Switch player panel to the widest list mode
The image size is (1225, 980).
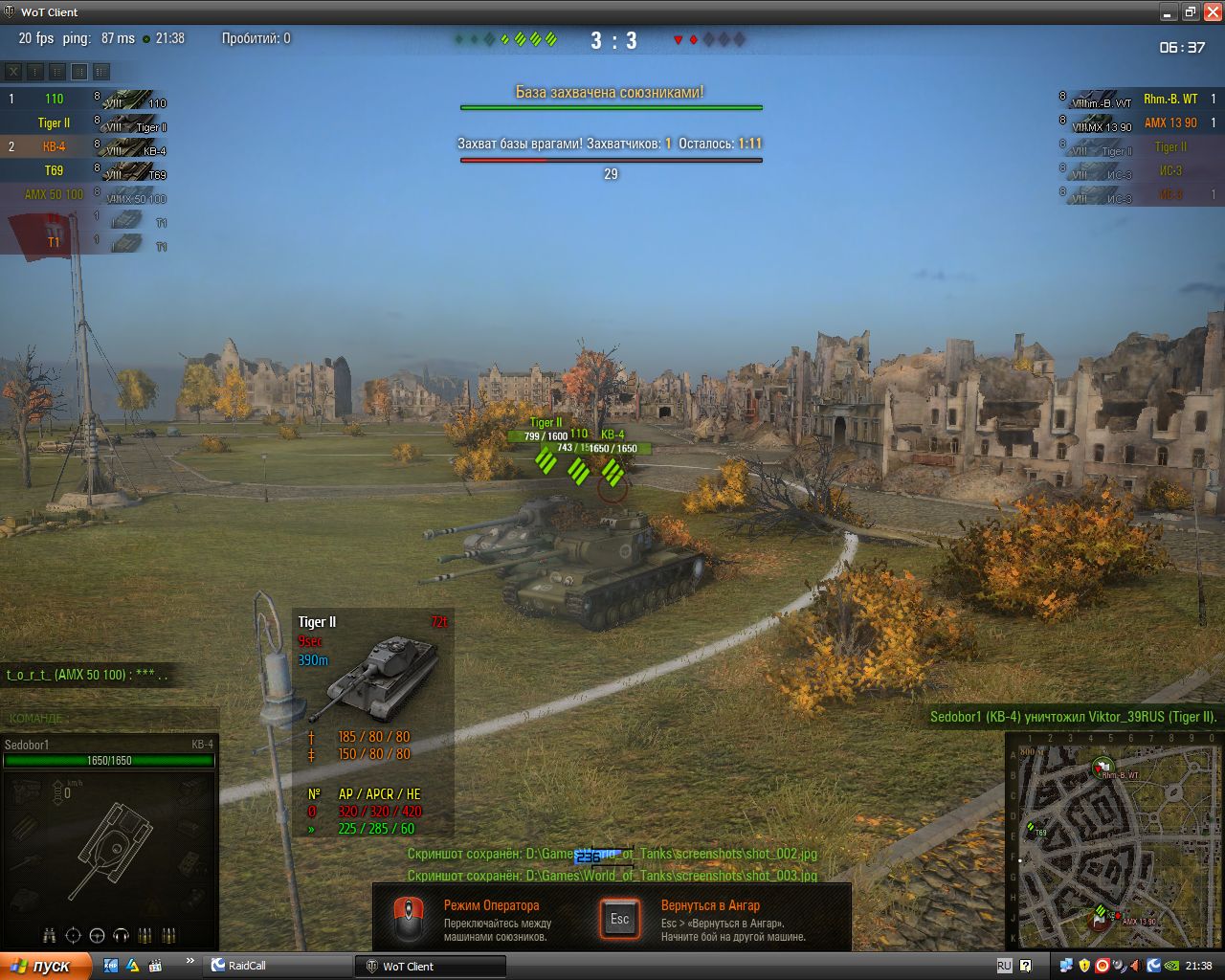(101, 71)
